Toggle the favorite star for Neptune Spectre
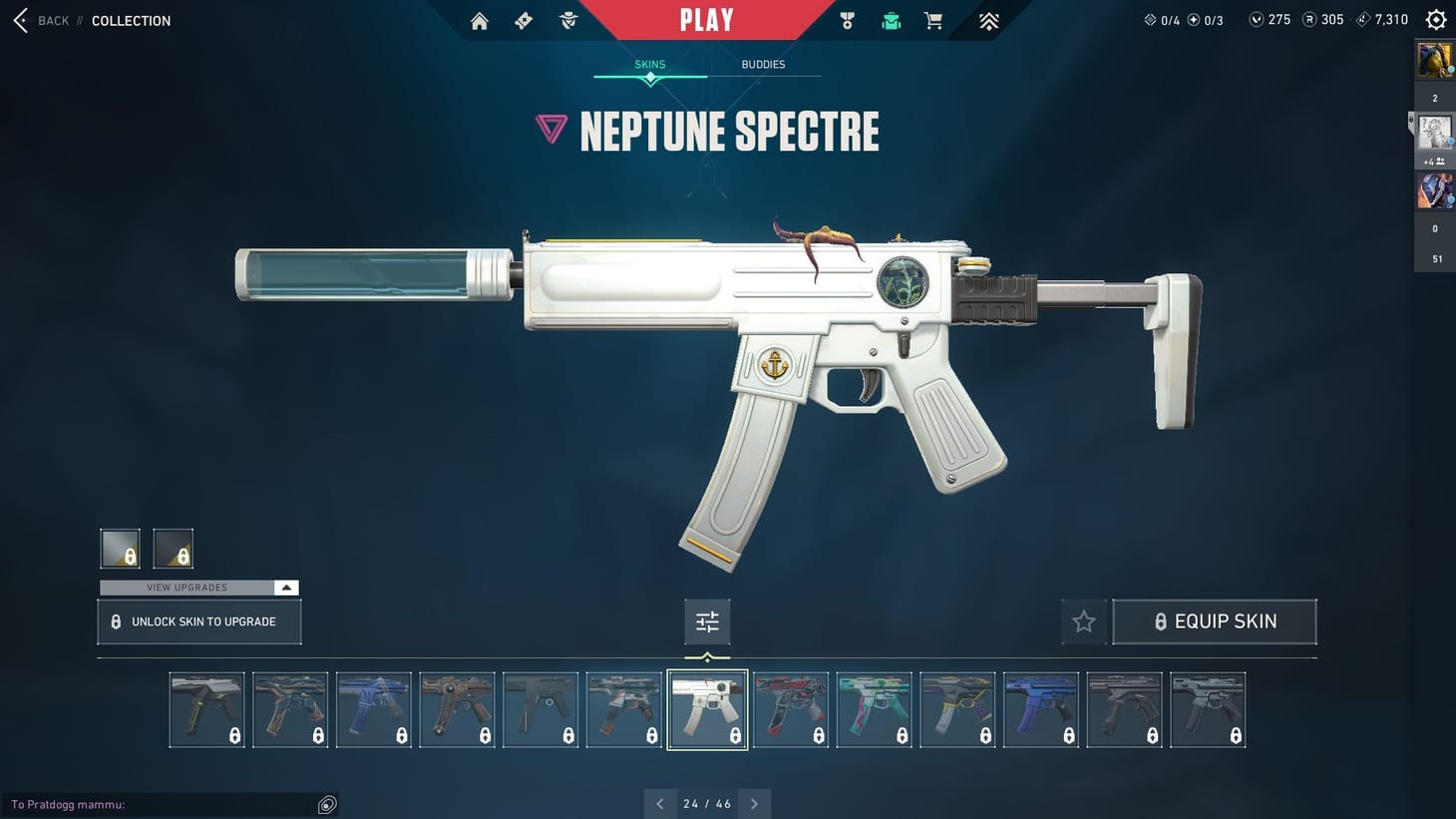This screenshot has height=819, width=1456. tap(1084, 620)
